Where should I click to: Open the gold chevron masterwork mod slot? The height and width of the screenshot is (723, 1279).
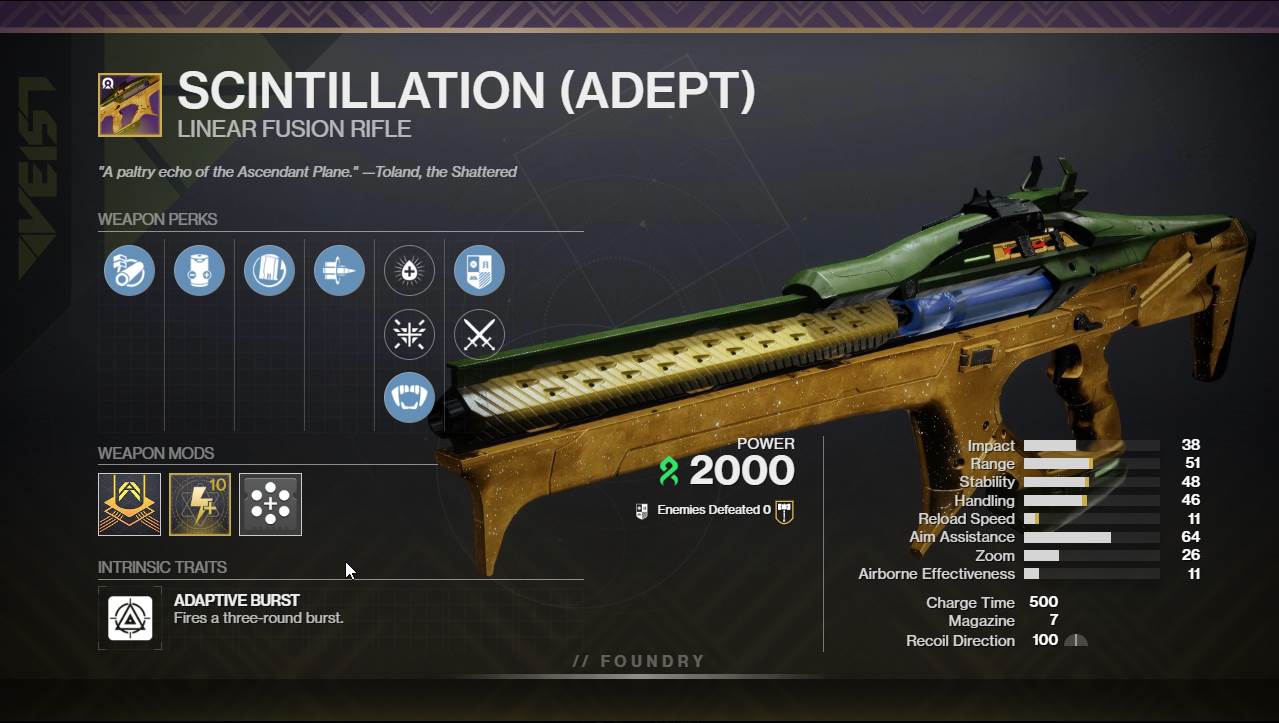point(129,504)
